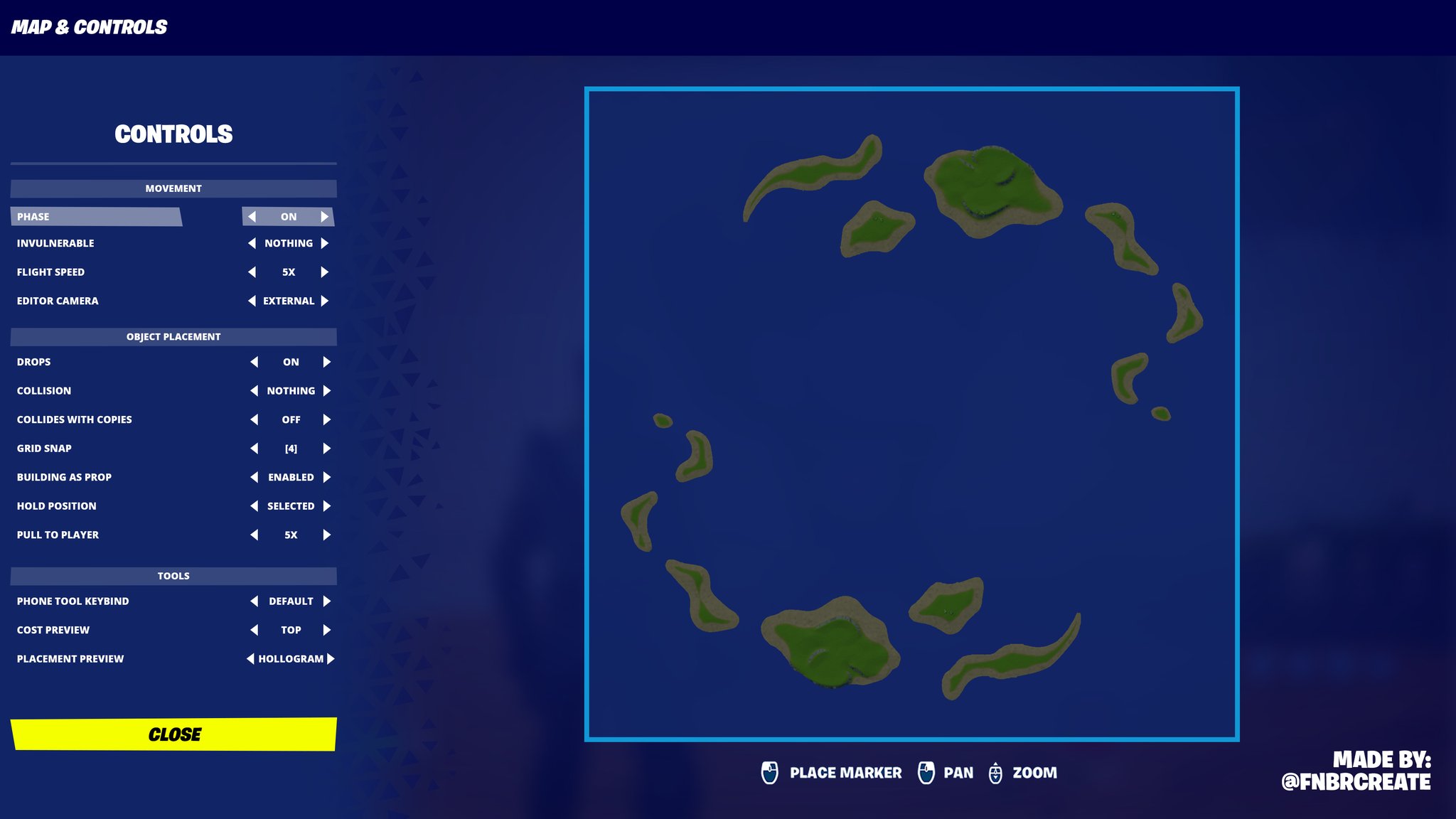This screenshot has height=819, width=1456.
Task: Click the right arrow beside Phone Tool Keybind
Action: click(328, 601)
